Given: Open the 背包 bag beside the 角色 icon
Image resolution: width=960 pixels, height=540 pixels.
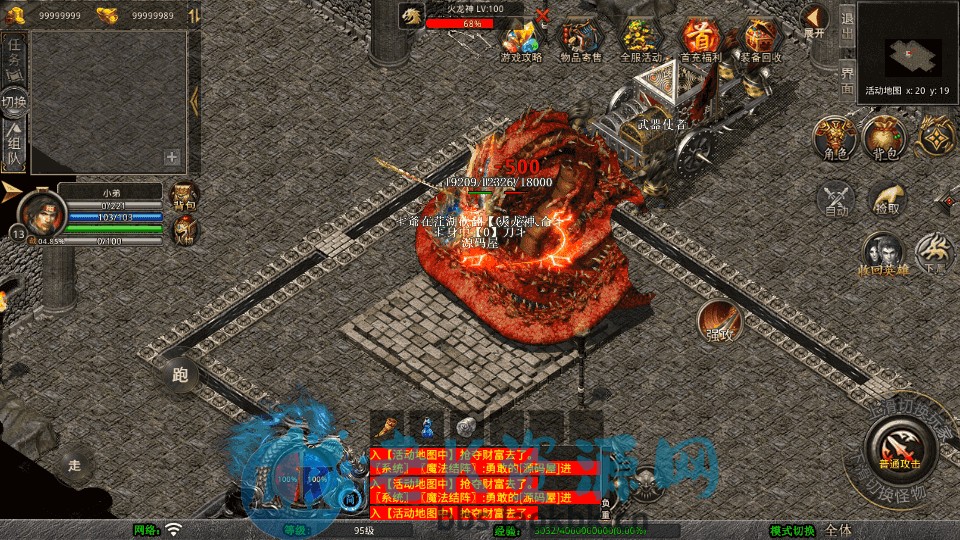Looking at the screenshot, I should coord(883,138).
